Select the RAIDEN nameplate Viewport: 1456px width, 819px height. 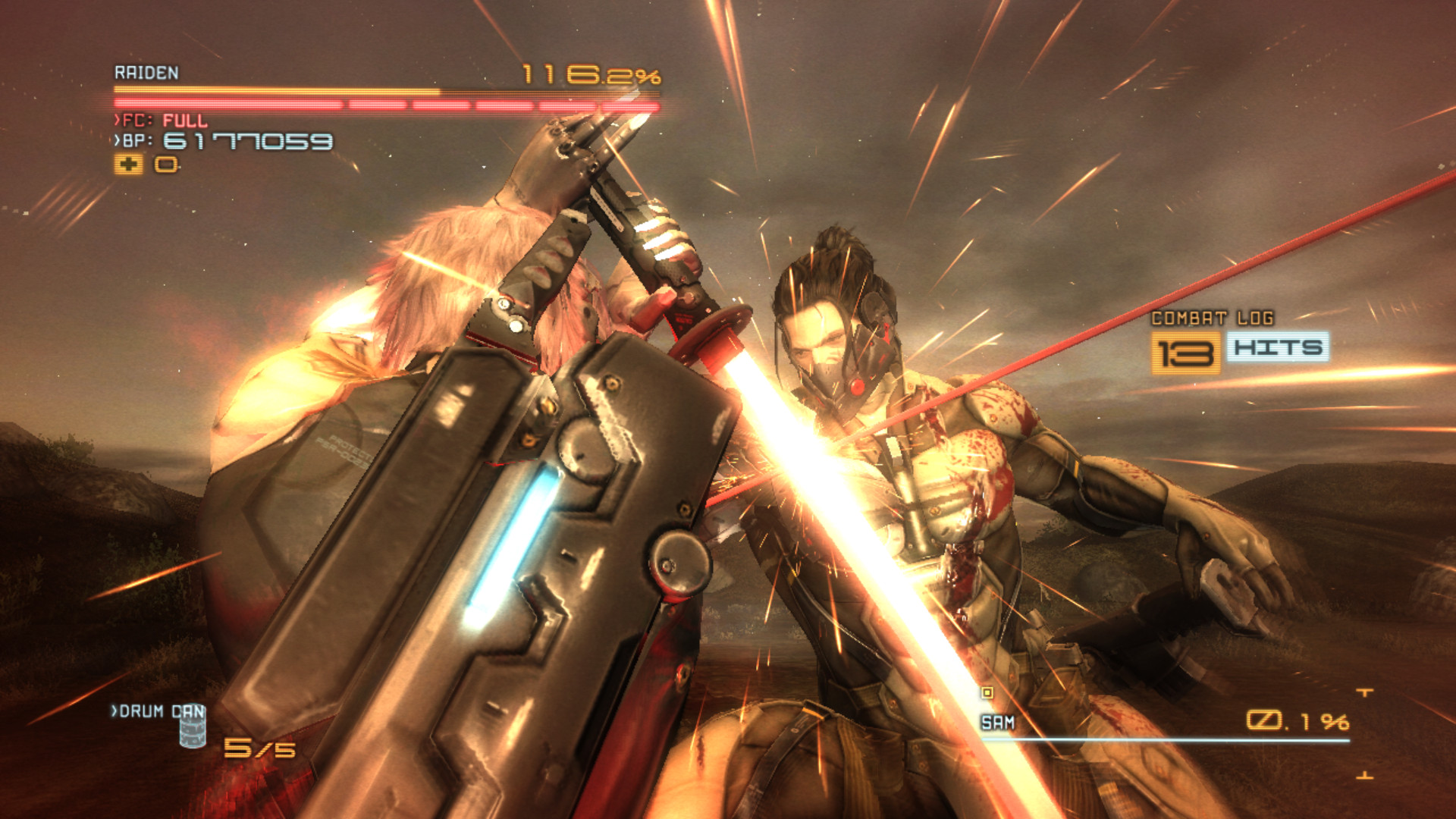(146, 73)
